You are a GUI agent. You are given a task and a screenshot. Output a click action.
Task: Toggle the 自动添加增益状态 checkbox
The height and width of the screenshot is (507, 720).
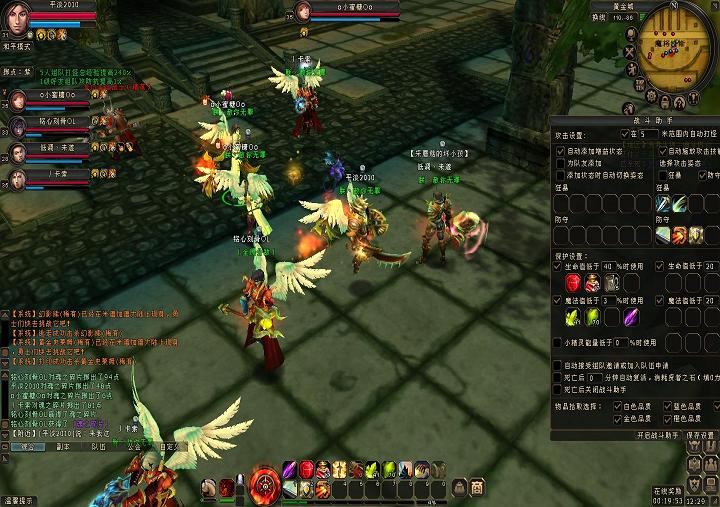[x=558, y=151]
